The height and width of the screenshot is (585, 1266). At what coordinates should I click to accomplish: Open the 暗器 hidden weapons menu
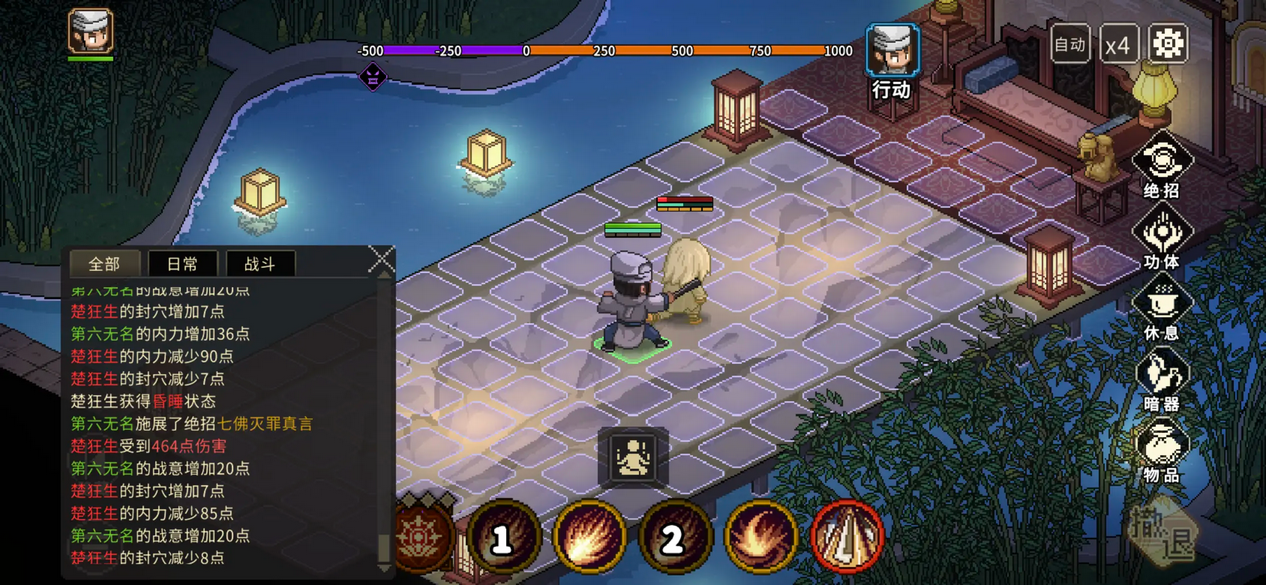[x=1161, y=381]
